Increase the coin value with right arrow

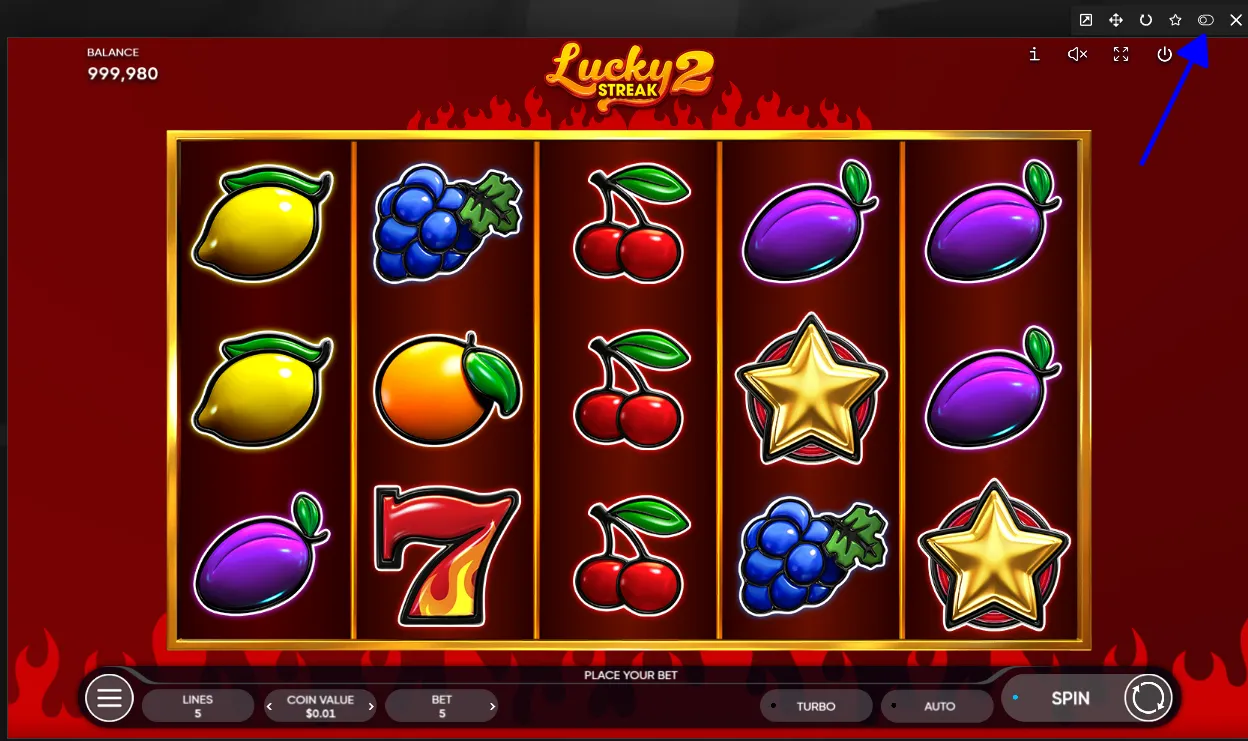(371, 706)
